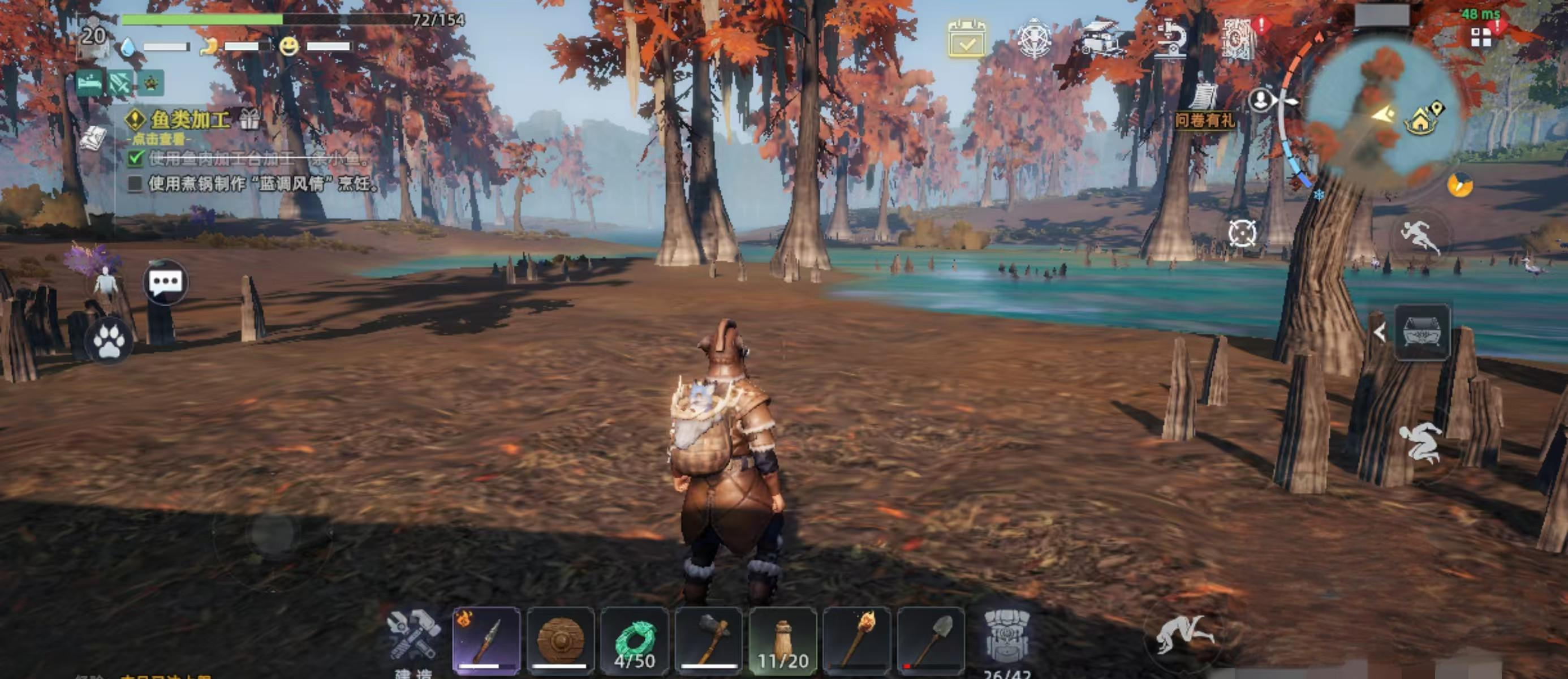Open the microscope research icon
Image resolution: width=1568 pixels, height=679 pixels.
1170,40
